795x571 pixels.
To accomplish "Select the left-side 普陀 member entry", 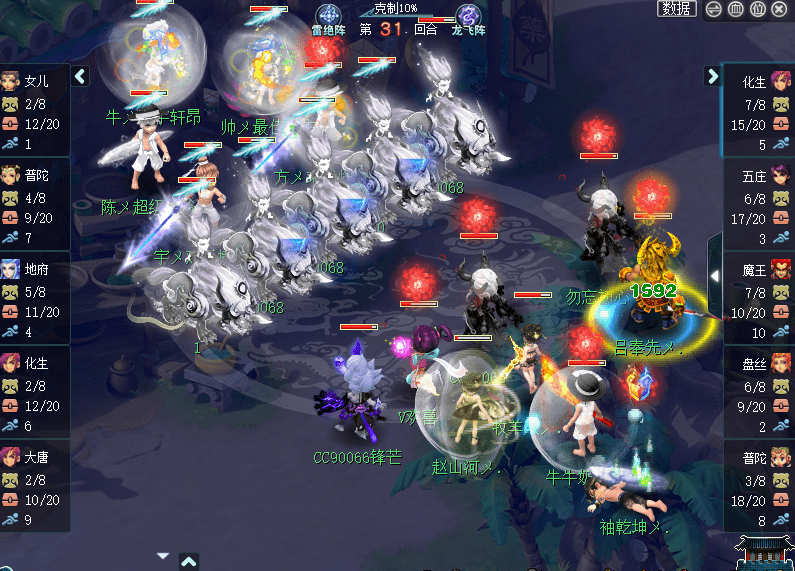I will point(35,203).
